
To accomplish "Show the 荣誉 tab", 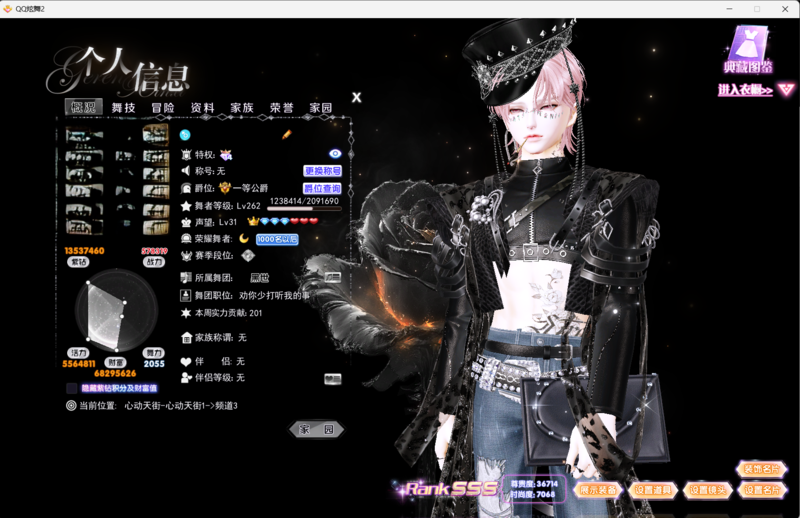I will click(281, 108).
